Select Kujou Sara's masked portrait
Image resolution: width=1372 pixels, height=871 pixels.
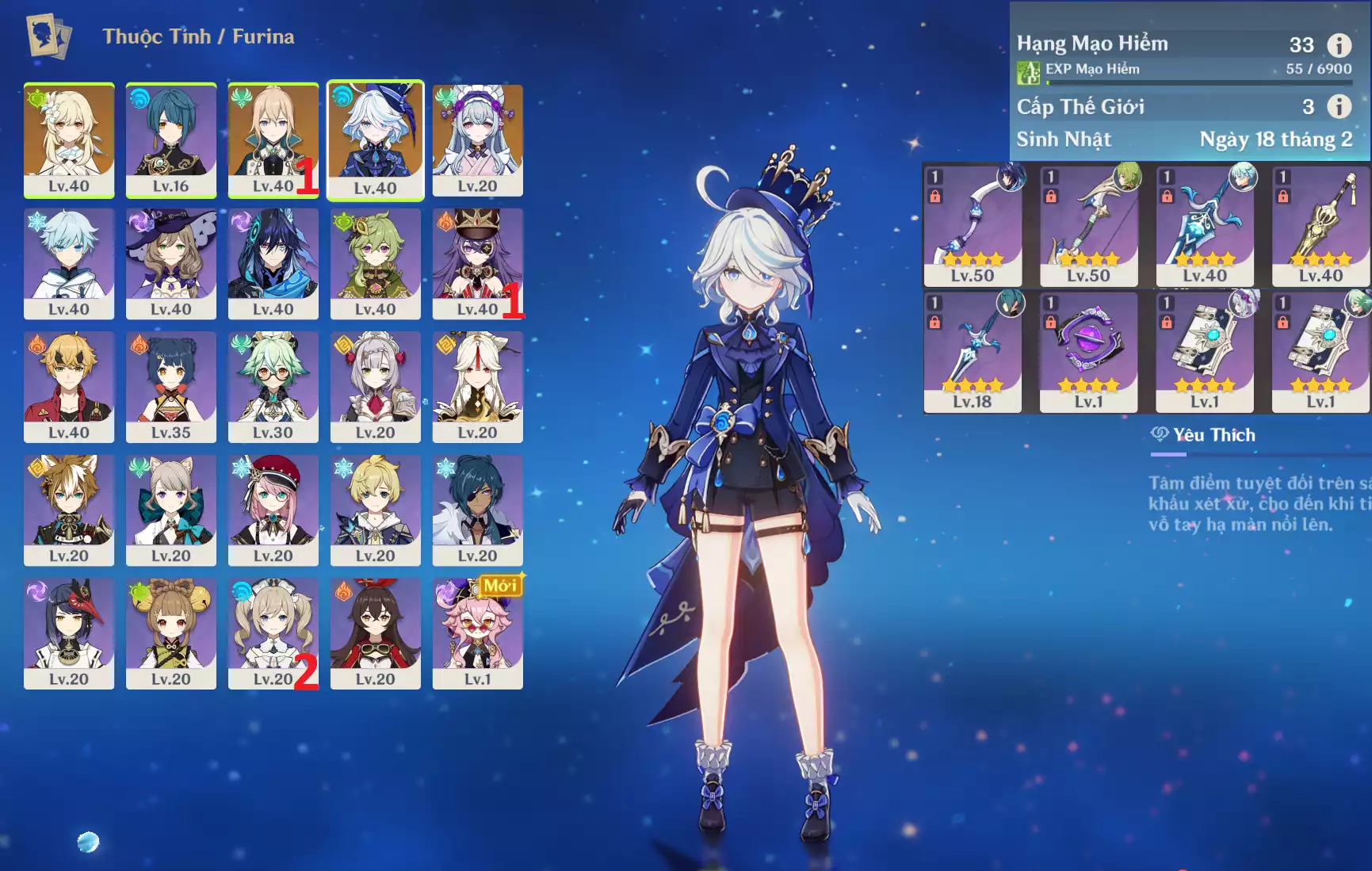pyautogui.click(x=69, y=632)
